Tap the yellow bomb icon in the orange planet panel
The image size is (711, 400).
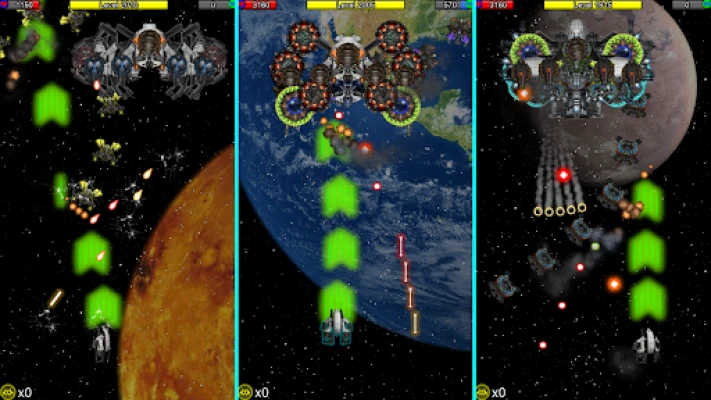coord(8,392)
